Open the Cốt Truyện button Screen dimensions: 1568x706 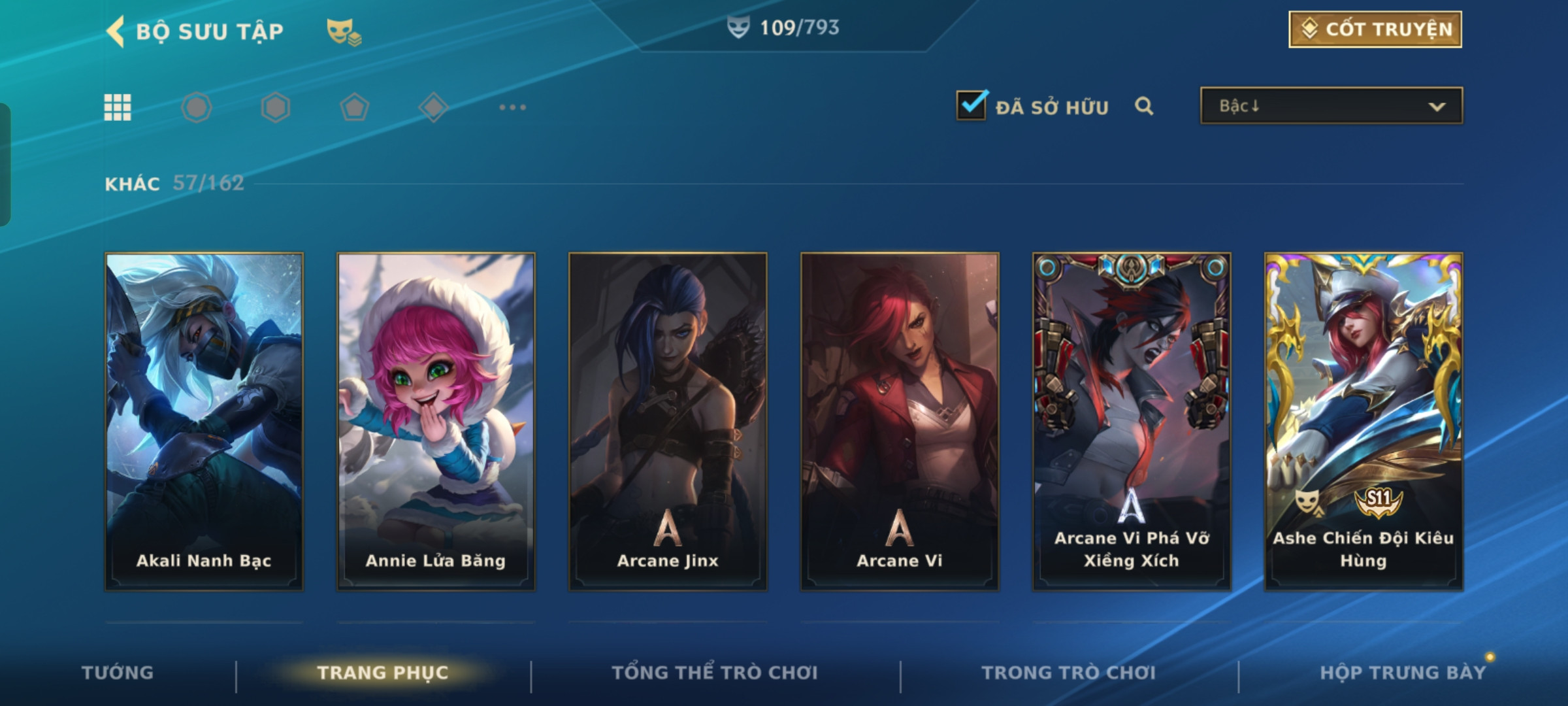(x=1375, y=29)
